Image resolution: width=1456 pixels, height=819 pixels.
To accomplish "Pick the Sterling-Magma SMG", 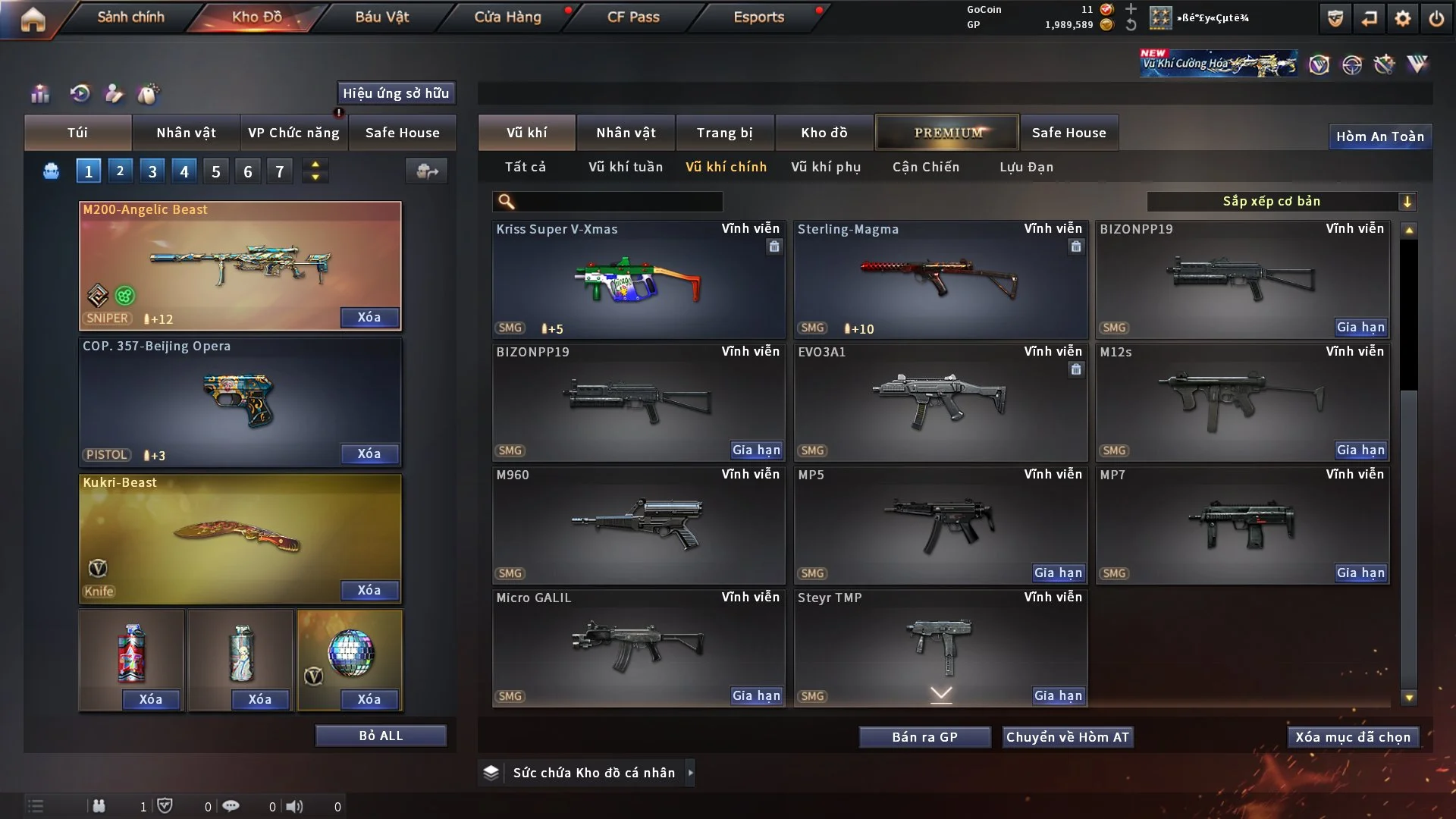I will 940,279.
